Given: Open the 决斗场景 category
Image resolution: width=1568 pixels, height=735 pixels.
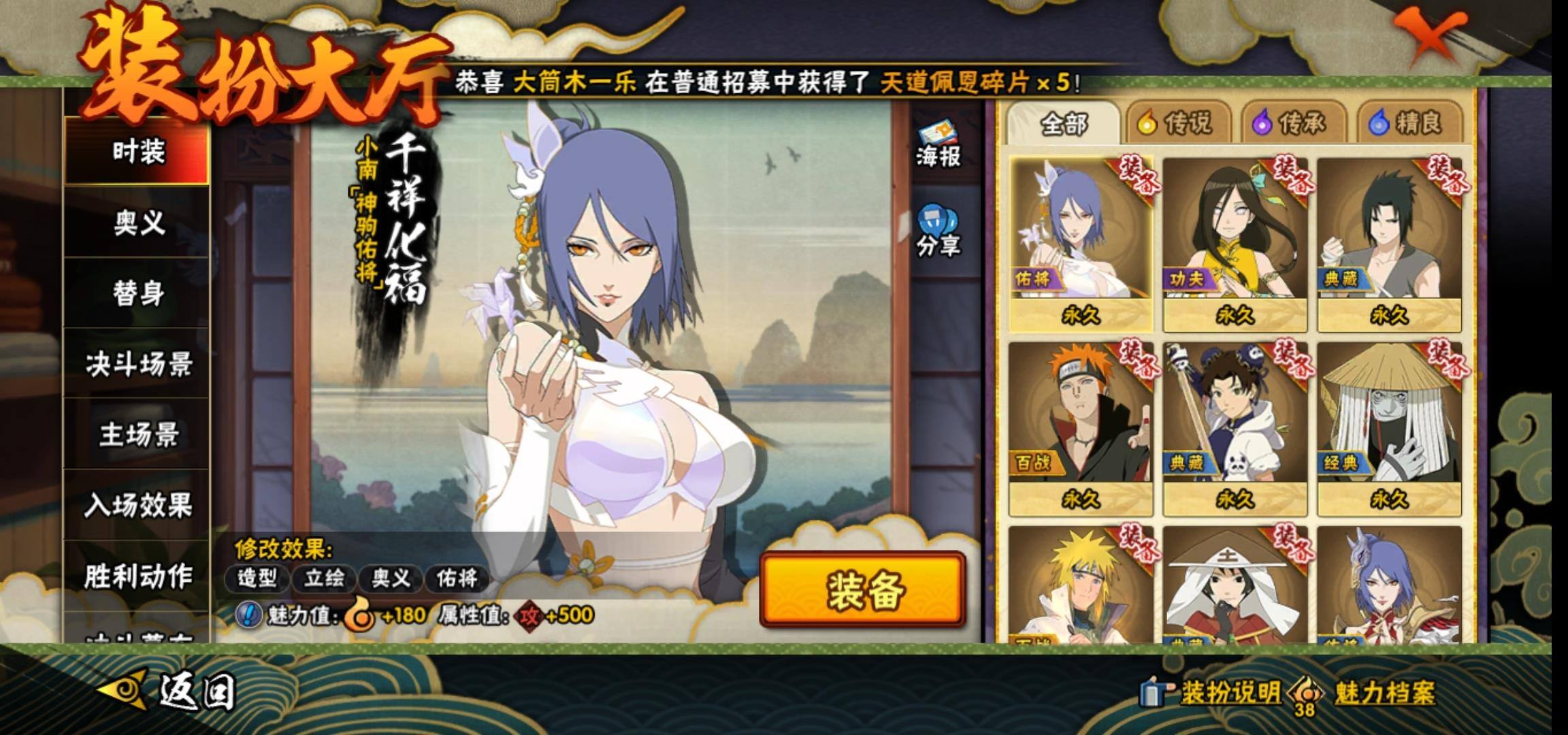Looking at the screenshot, I should pyautogui.click(x=138, y=365).
